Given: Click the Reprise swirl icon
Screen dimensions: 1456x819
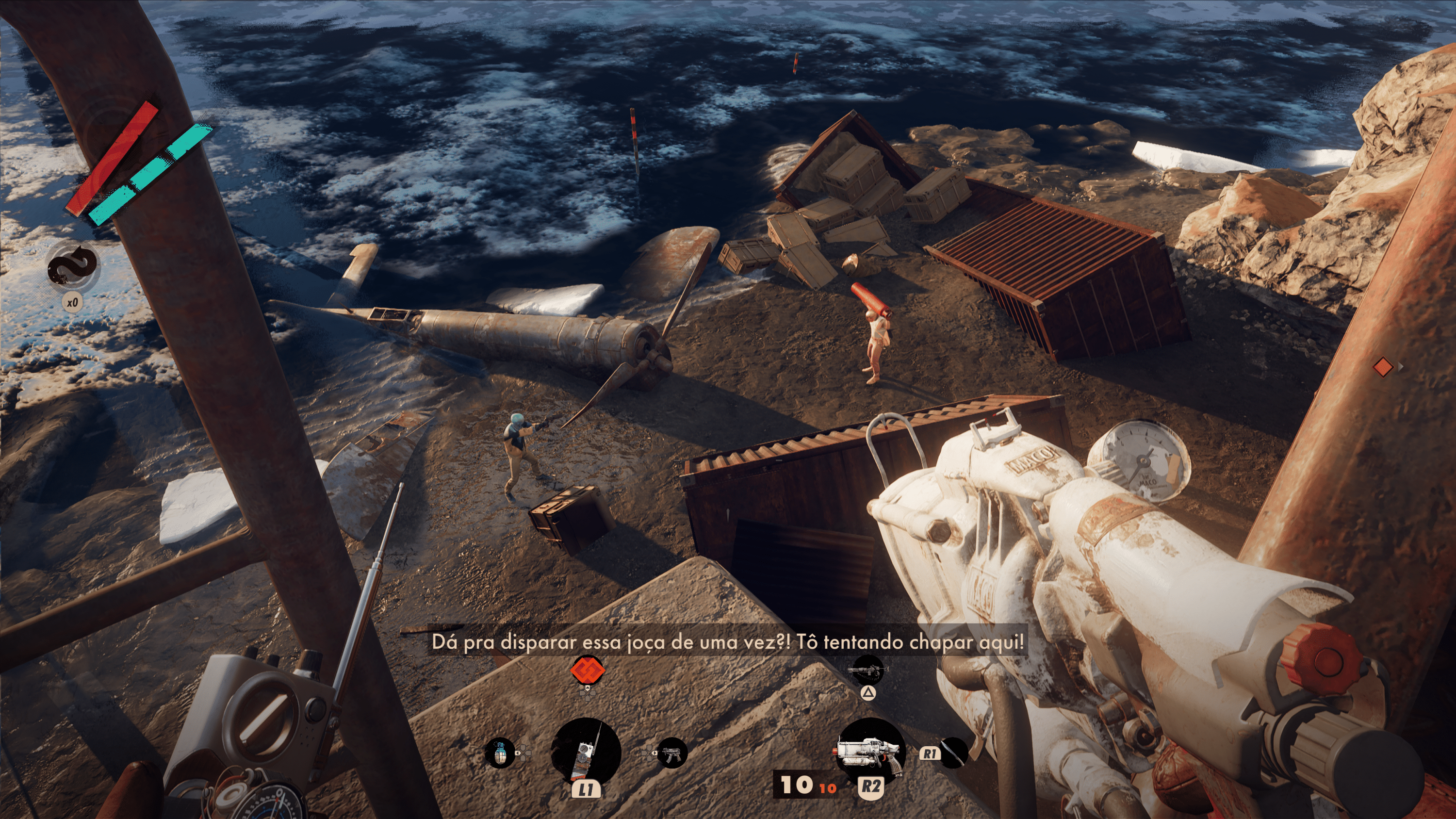Looking at the screenshot, I should point(72,266).
